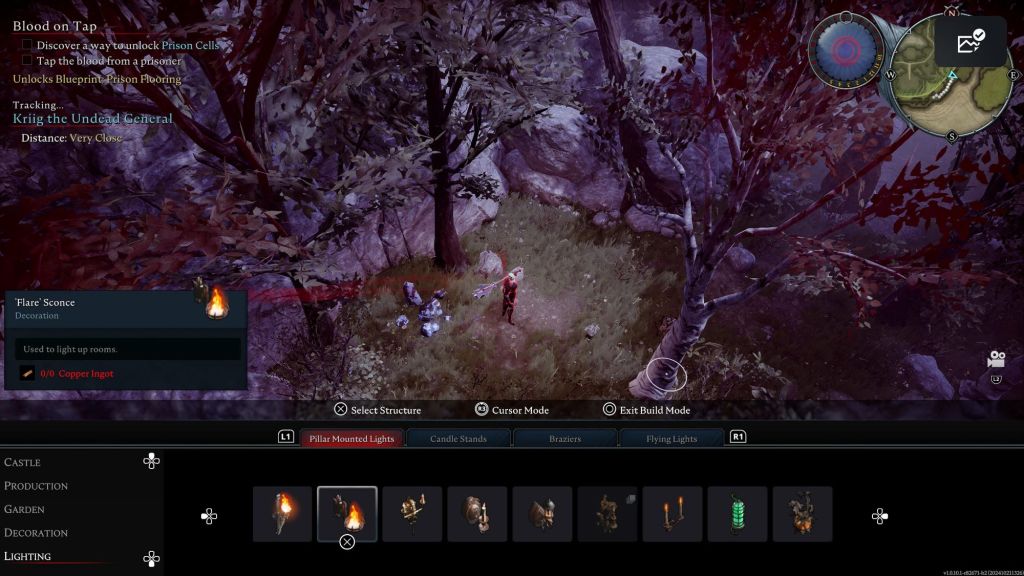Toggle the 'Tap the blood from a prisoner' objective

pos(27,61)
